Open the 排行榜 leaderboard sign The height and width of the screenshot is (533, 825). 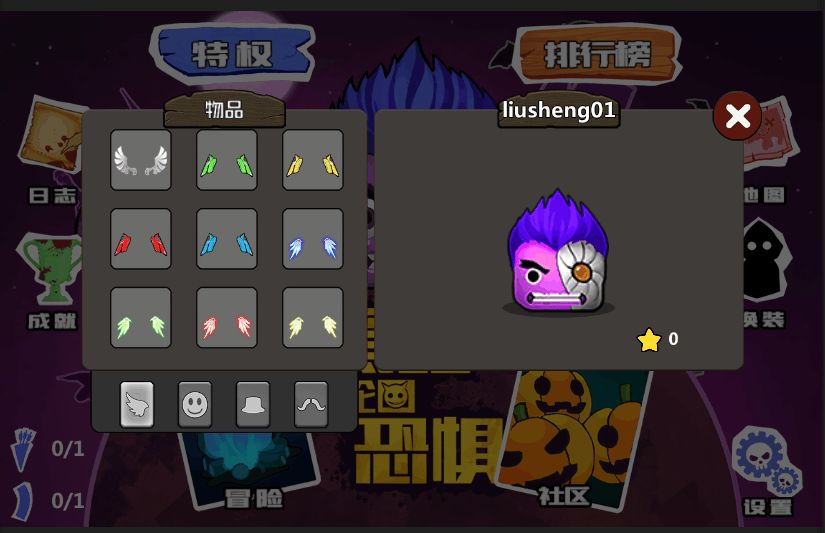tap(598, 53)
